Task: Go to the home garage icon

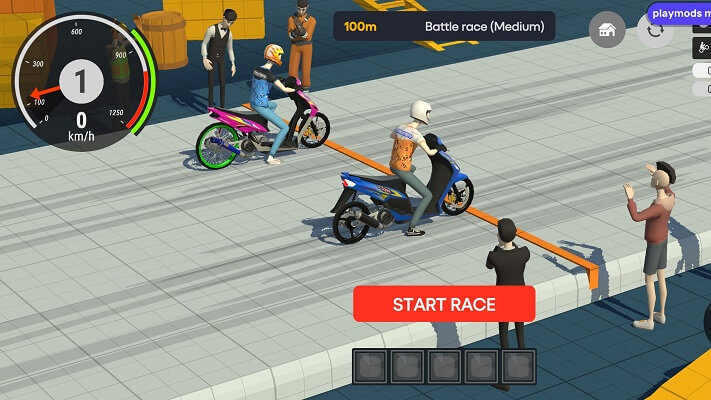Action: pos(606,30)
